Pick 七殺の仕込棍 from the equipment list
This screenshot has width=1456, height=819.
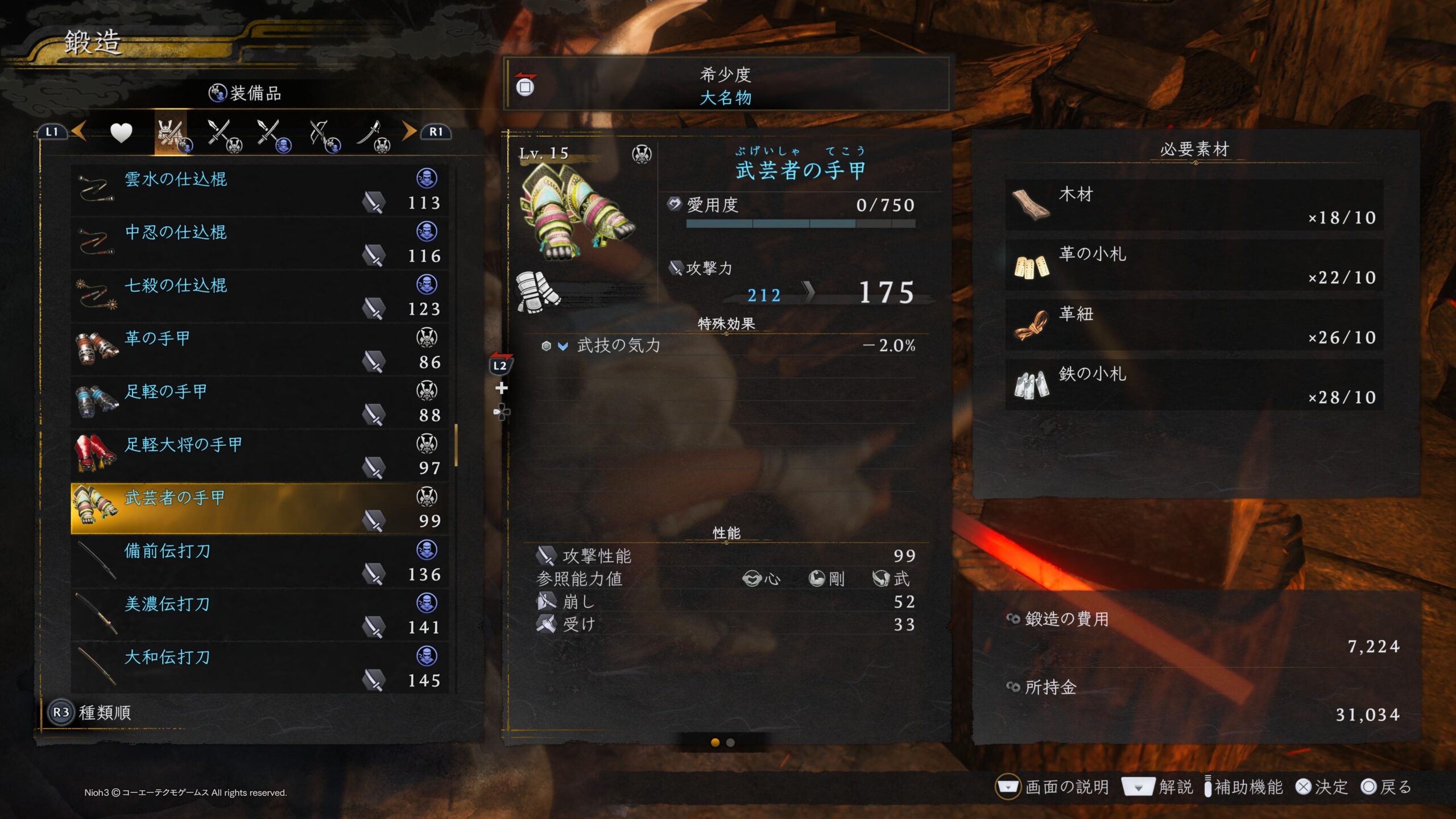pyautogui.click(x=259, y=296)
